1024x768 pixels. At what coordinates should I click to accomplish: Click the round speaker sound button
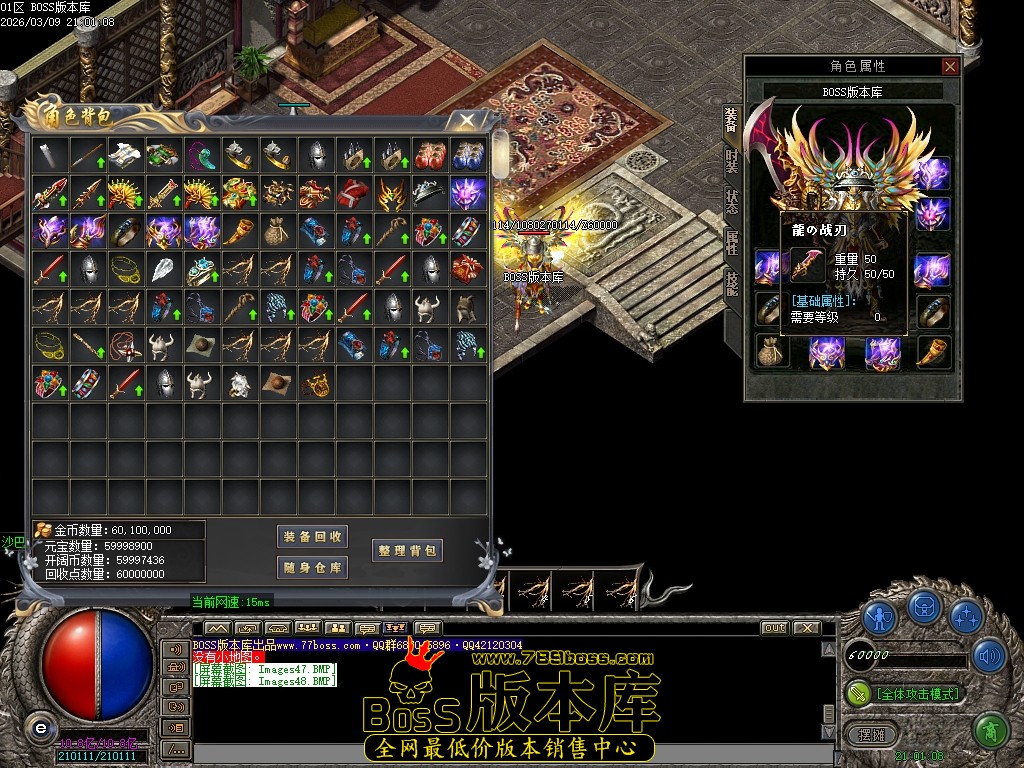[988, 656]
